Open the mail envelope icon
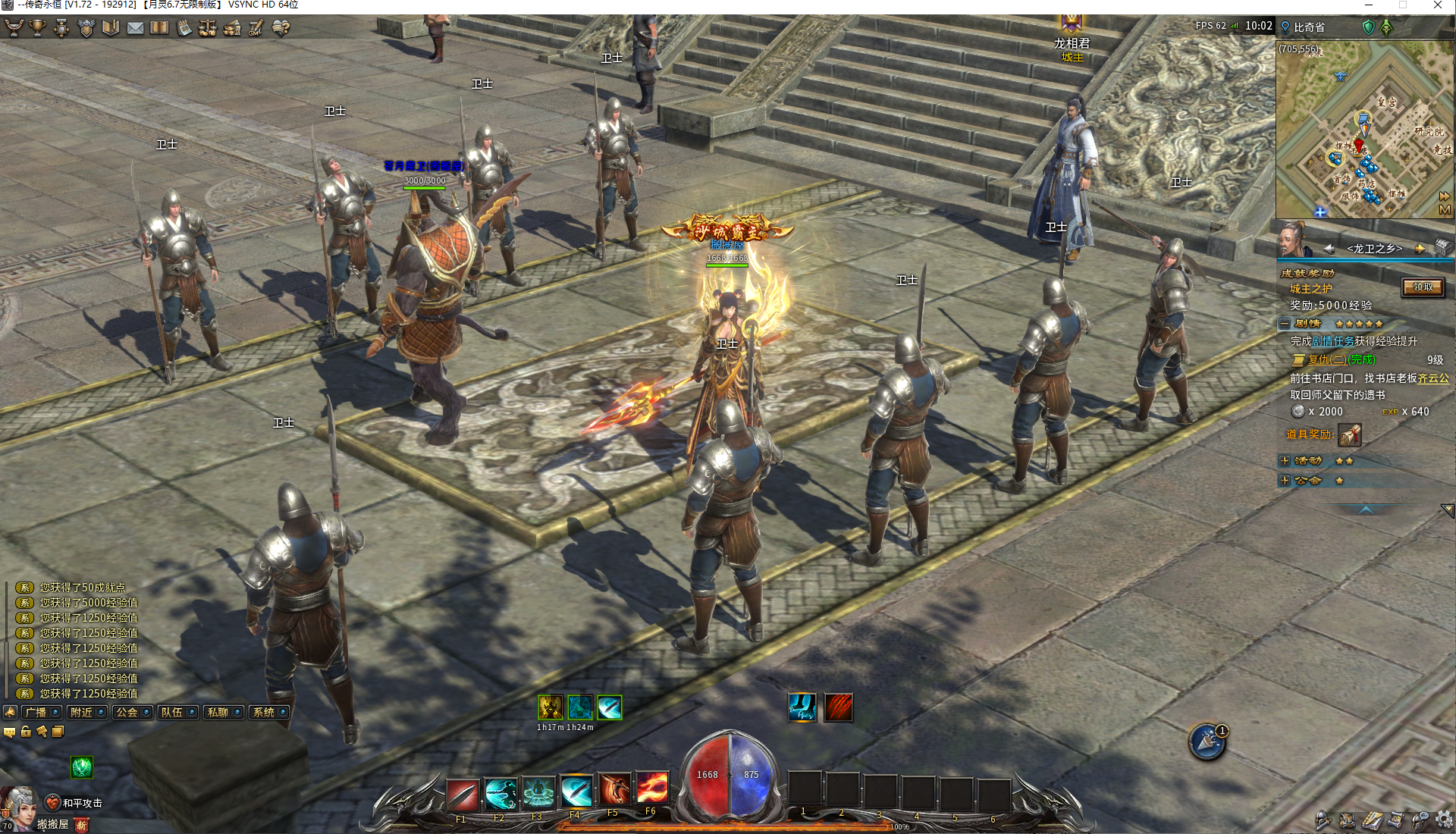Image resolution: width=1456 pixels, height=834 pixels. click(x=135, y=28)
